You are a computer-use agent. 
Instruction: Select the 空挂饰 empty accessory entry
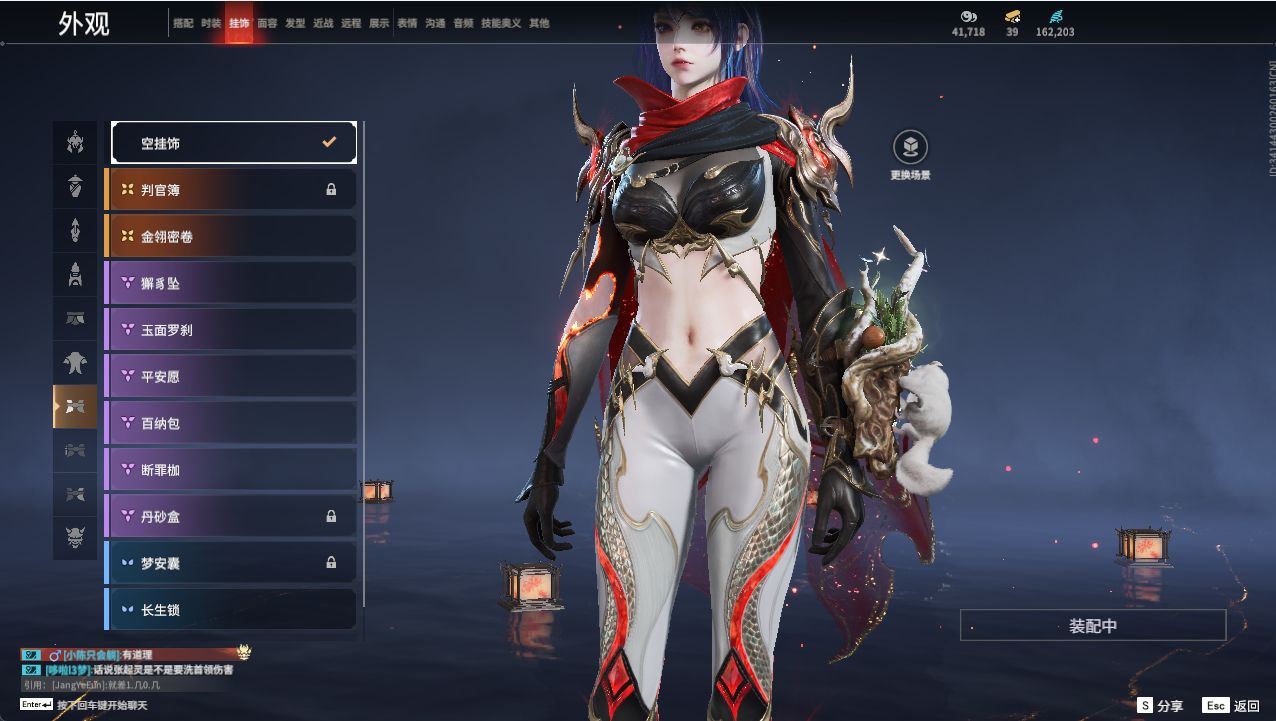[233, 143]
